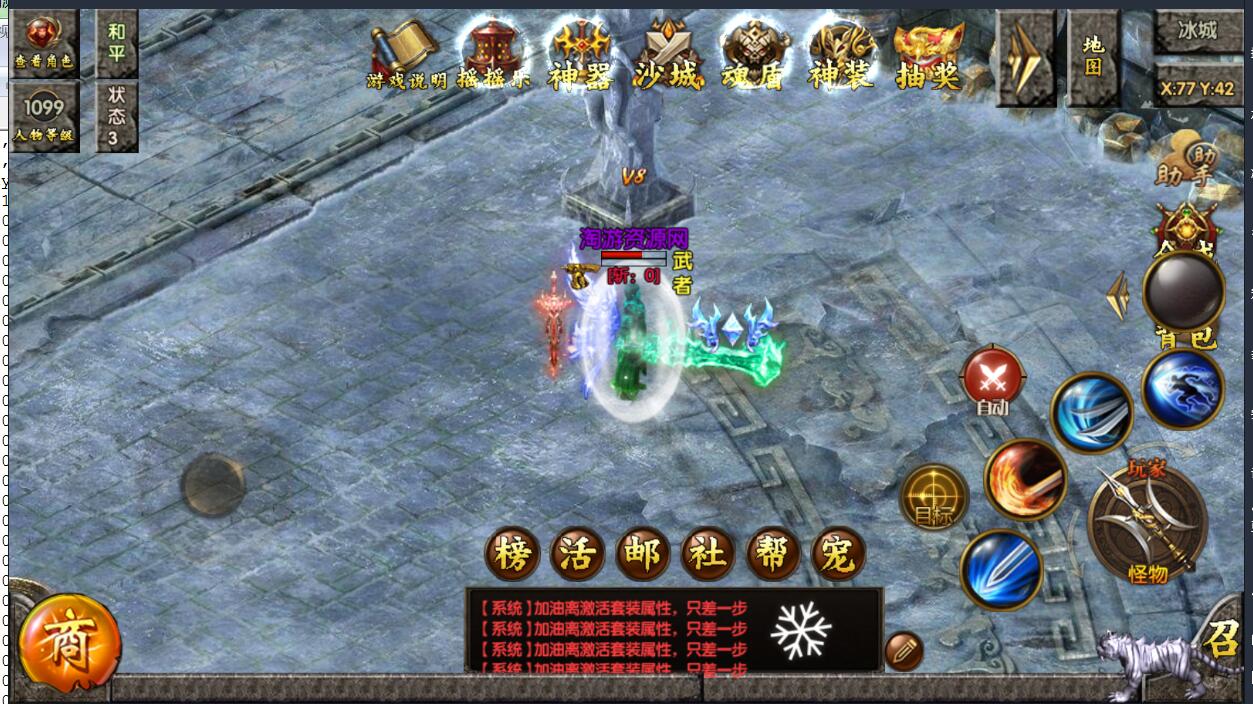Open the 榜 rankings button
The image size is (1253, 704).
click(512, 554)
